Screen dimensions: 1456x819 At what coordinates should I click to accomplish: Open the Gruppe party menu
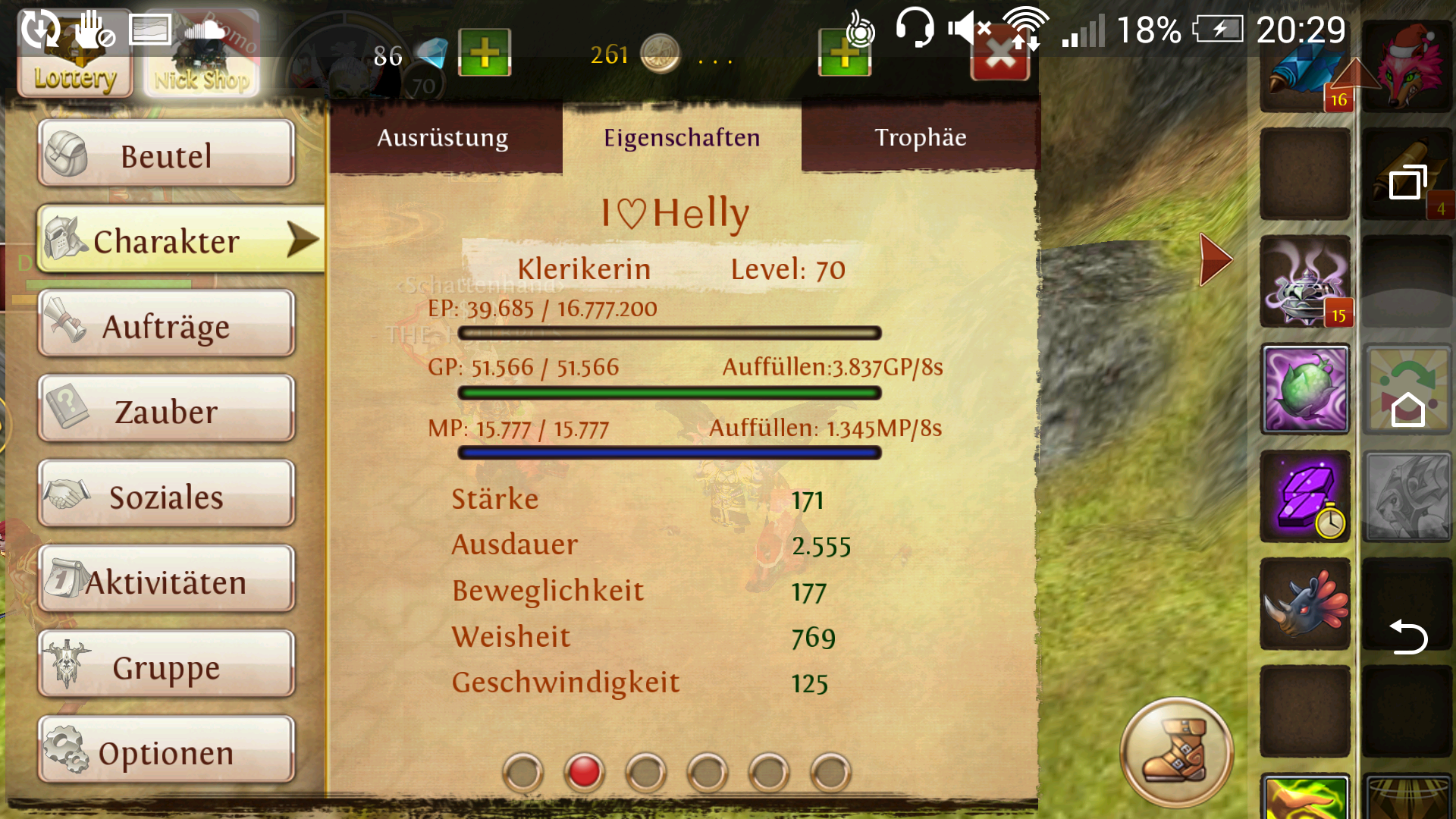(x=166, y=667)
